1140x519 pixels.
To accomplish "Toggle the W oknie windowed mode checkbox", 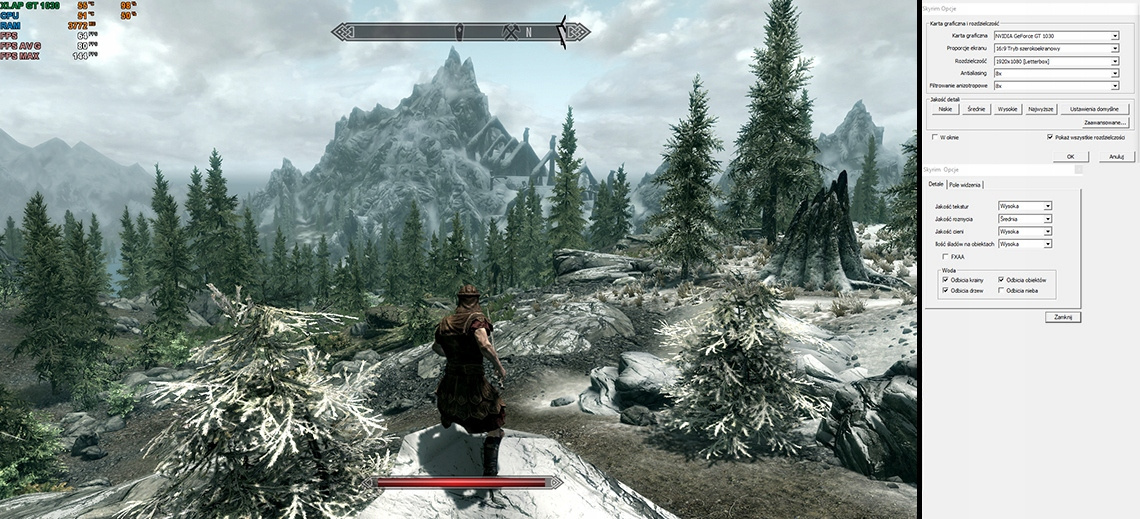I will [936, 137].
